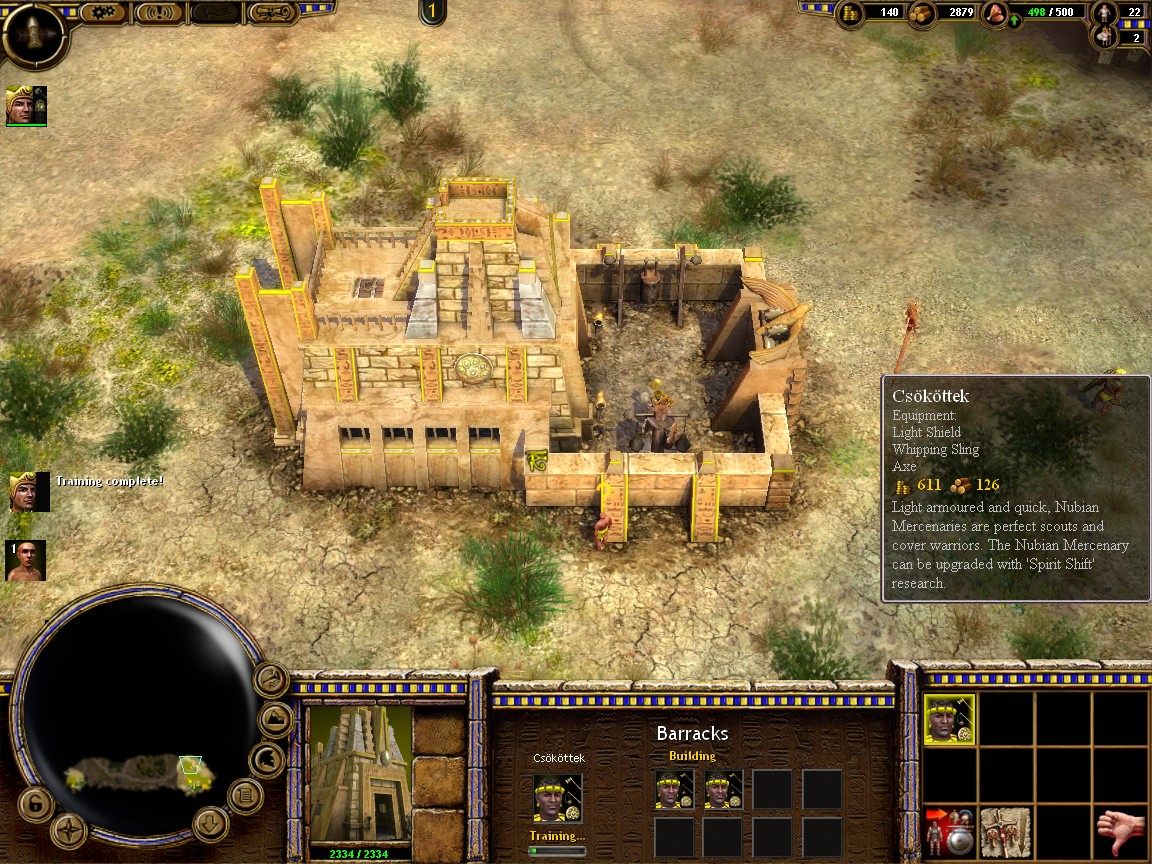Click the compass star minimap button
1152x864 pixels.
(x=68, y=829)
